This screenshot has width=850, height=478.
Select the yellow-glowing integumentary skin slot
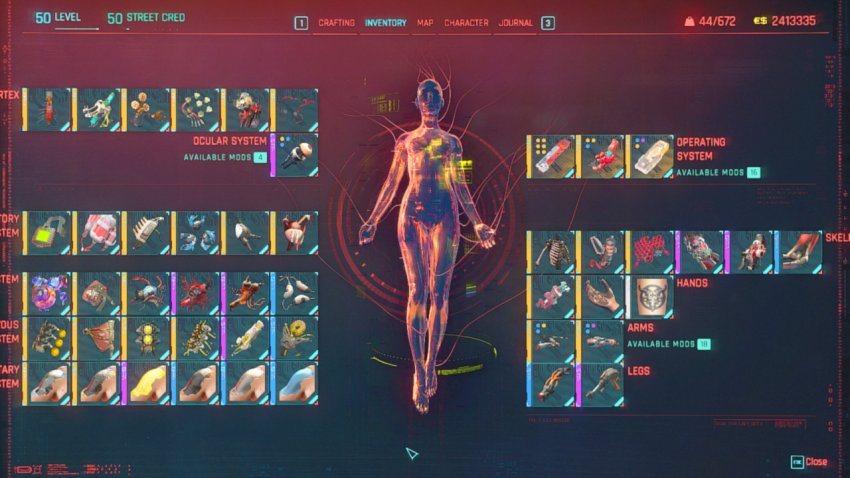pos(147,383)
